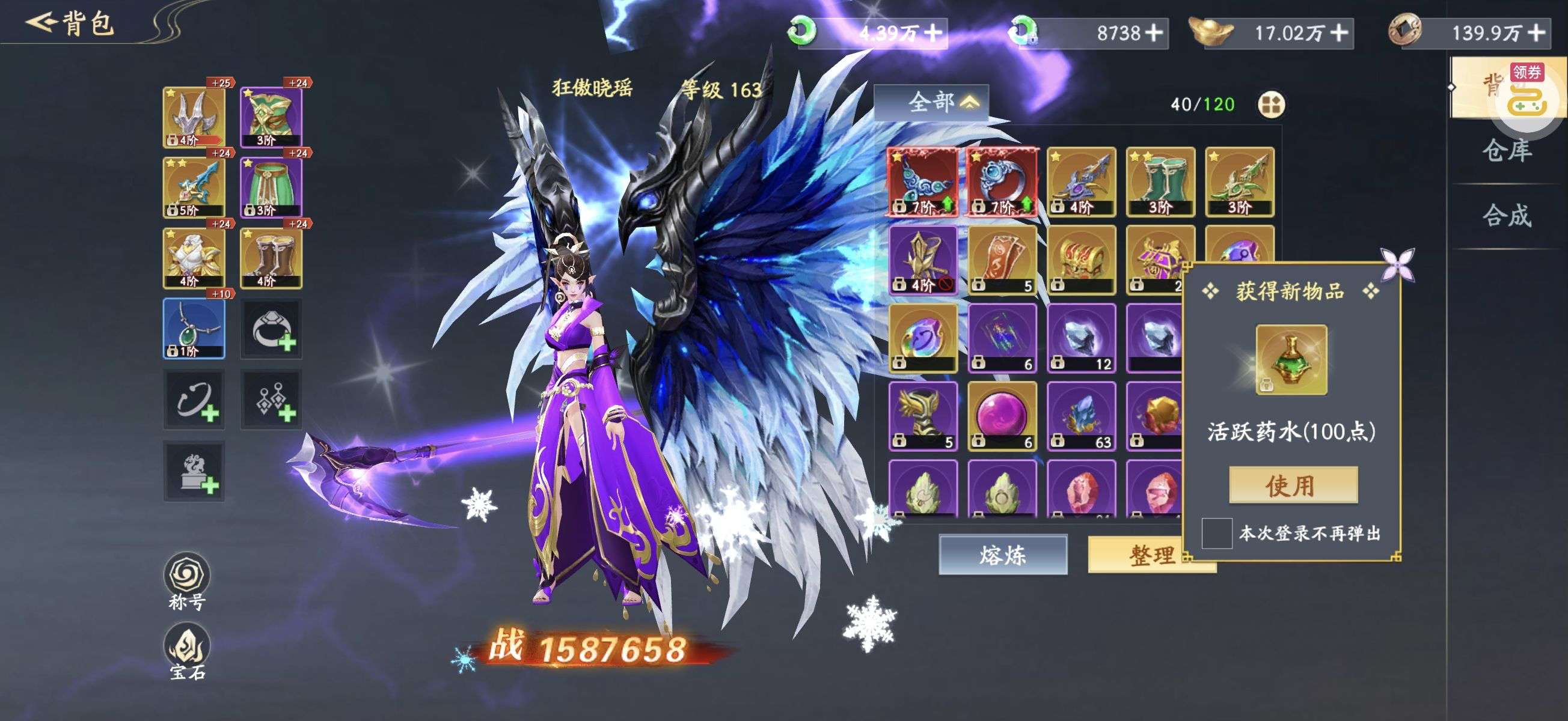
Task: Switch to the 仓库 warehouse tab
Action: click(1507, 150)
